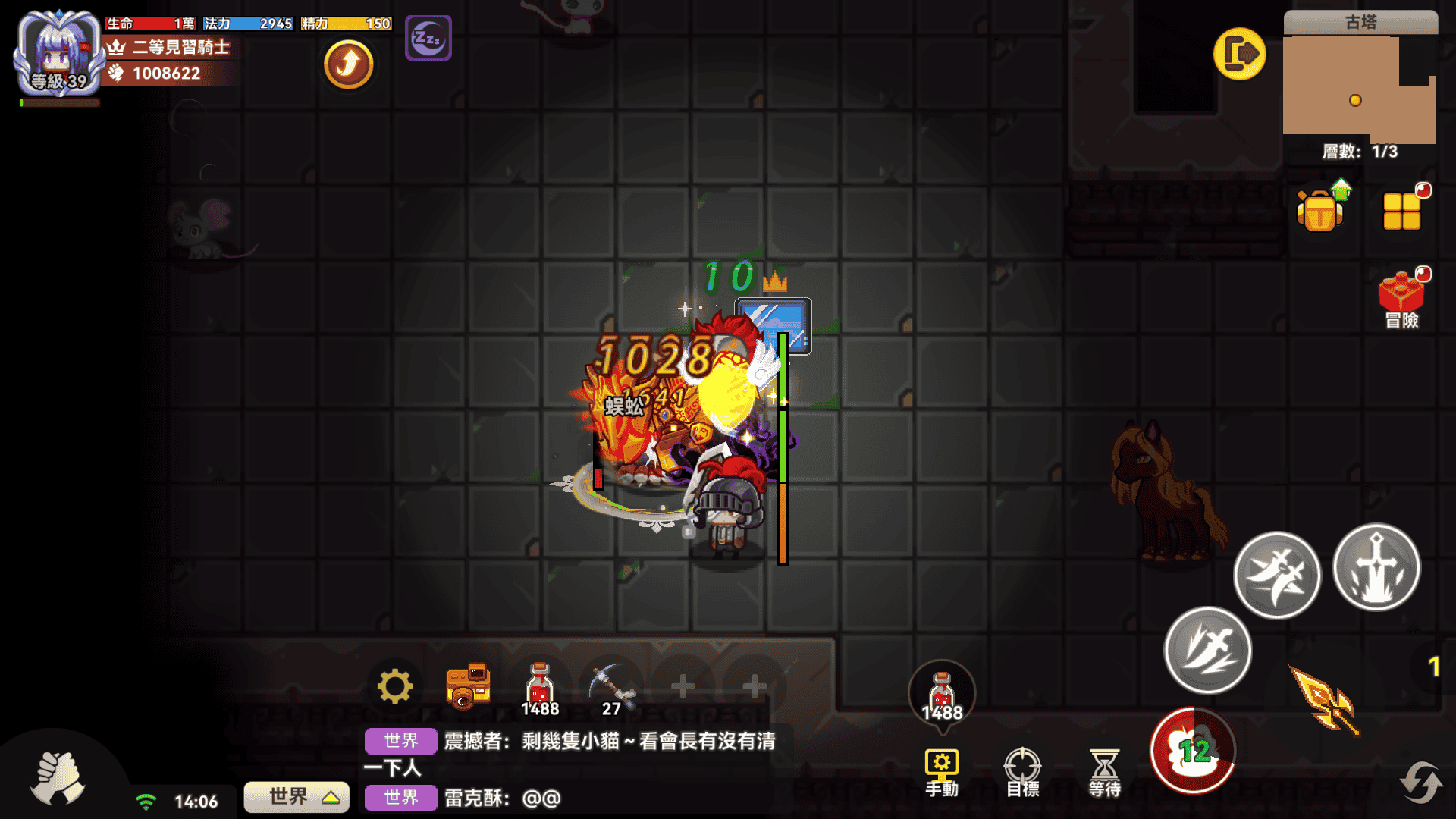
Task: Open the yellow four-square grid menu
Action: 1402,211
